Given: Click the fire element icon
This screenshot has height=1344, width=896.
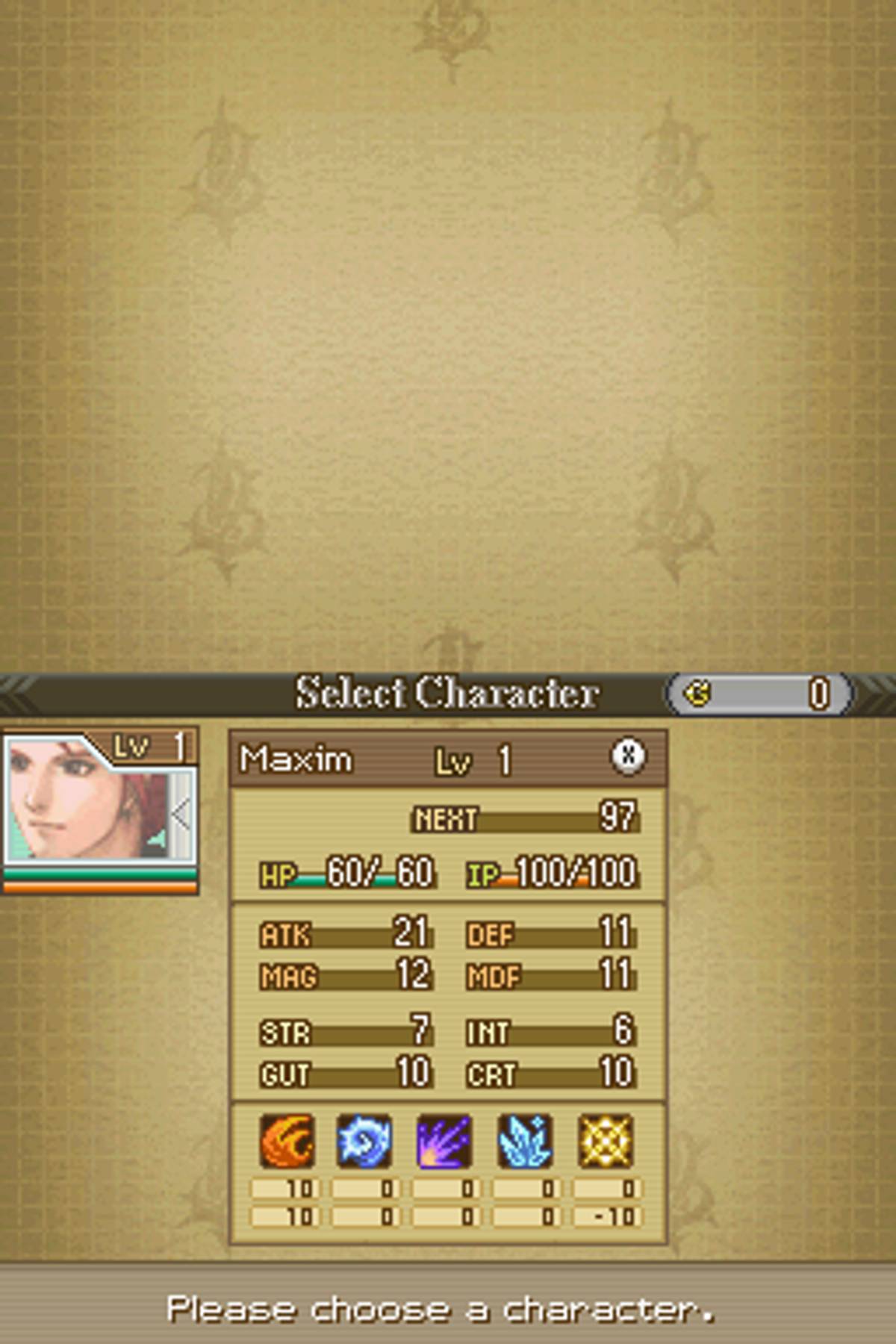Looking at the screenshot, I should point(286,1140).
